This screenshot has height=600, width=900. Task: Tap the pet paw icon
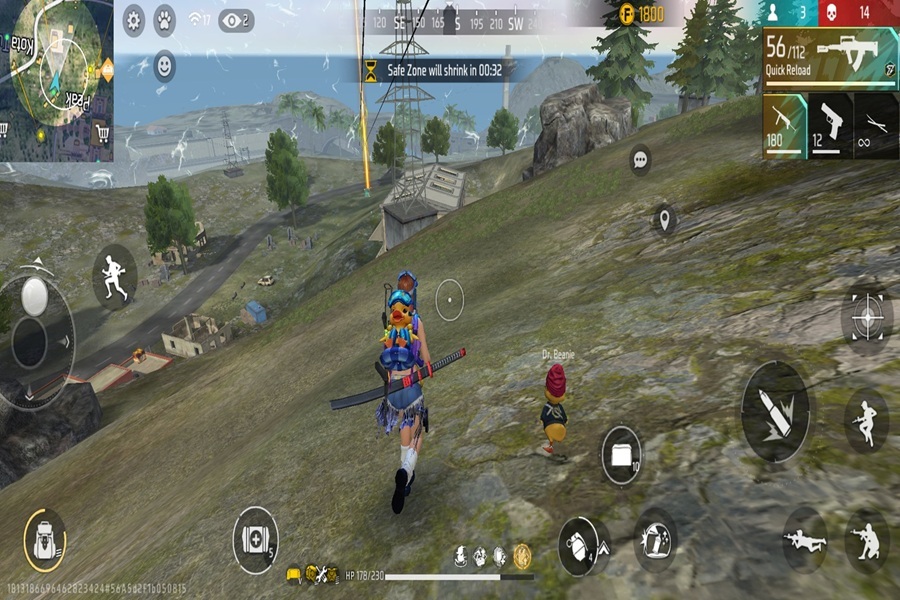pos(165,19)
